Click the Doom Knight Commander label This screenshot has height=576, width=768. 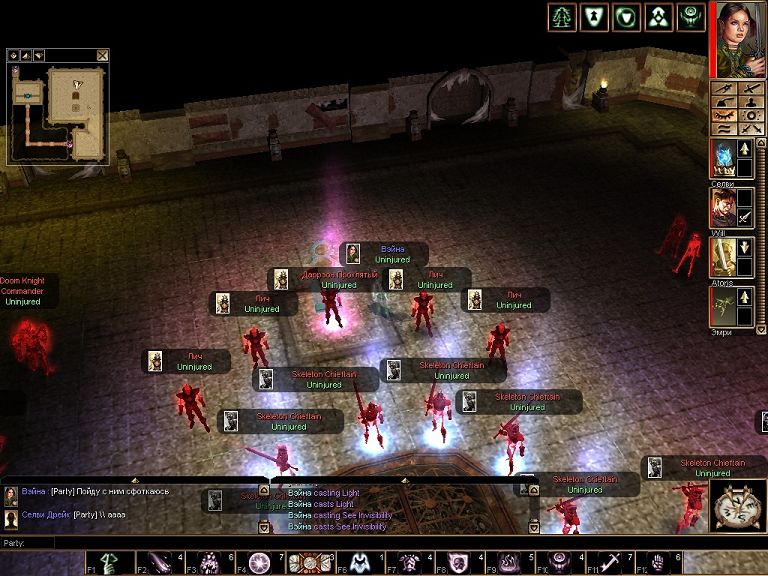pos(22,291)
